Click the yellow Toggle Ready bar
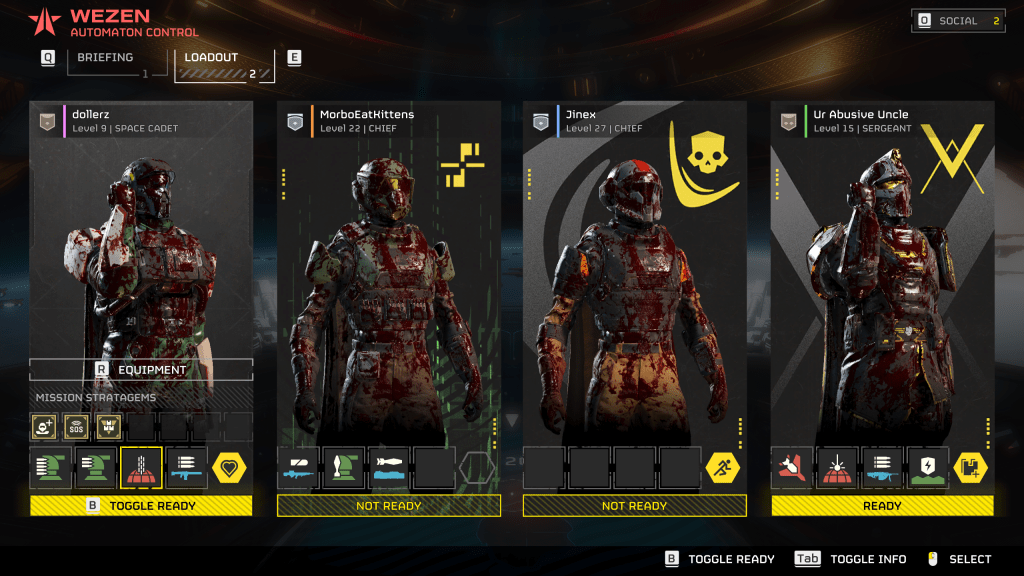This screenshot has height=576, width=1024. pyautogui.click(x=141, y=506)
